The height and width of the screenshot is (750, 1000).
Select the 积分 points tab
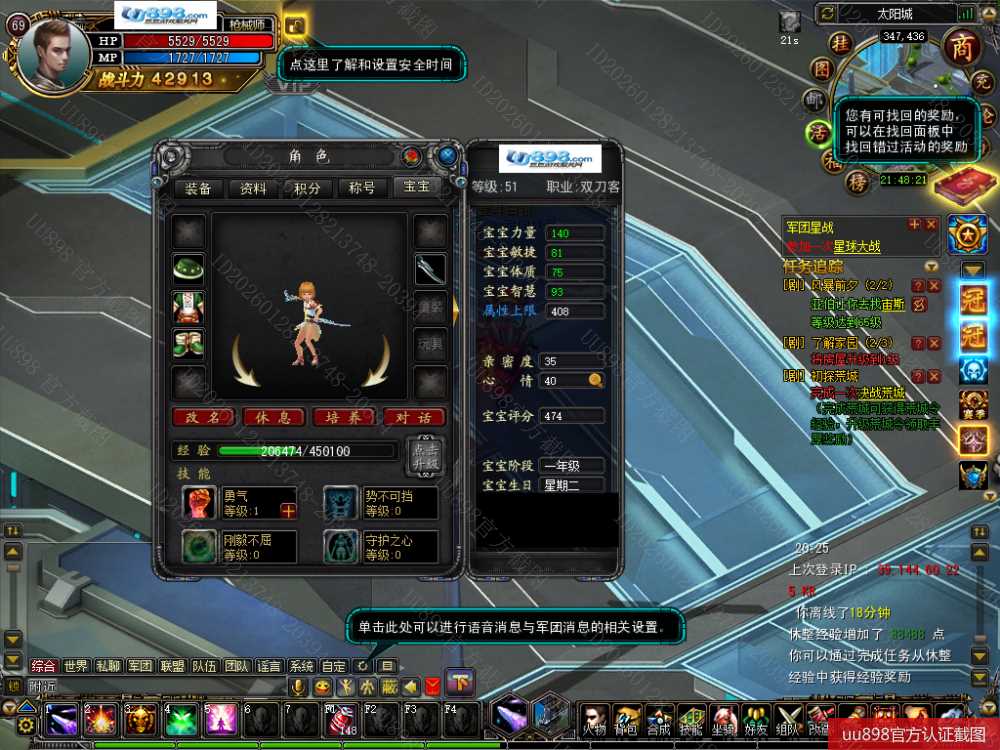pyautogui.click(x=307, y=188)
